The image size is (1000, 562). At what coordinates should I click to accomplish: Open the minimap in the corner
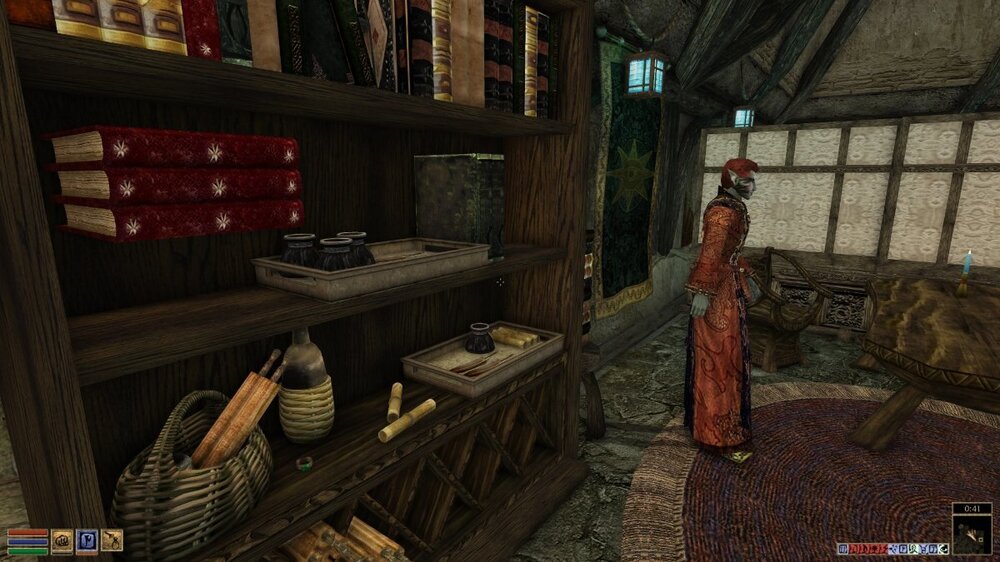(x=972, y=534)
